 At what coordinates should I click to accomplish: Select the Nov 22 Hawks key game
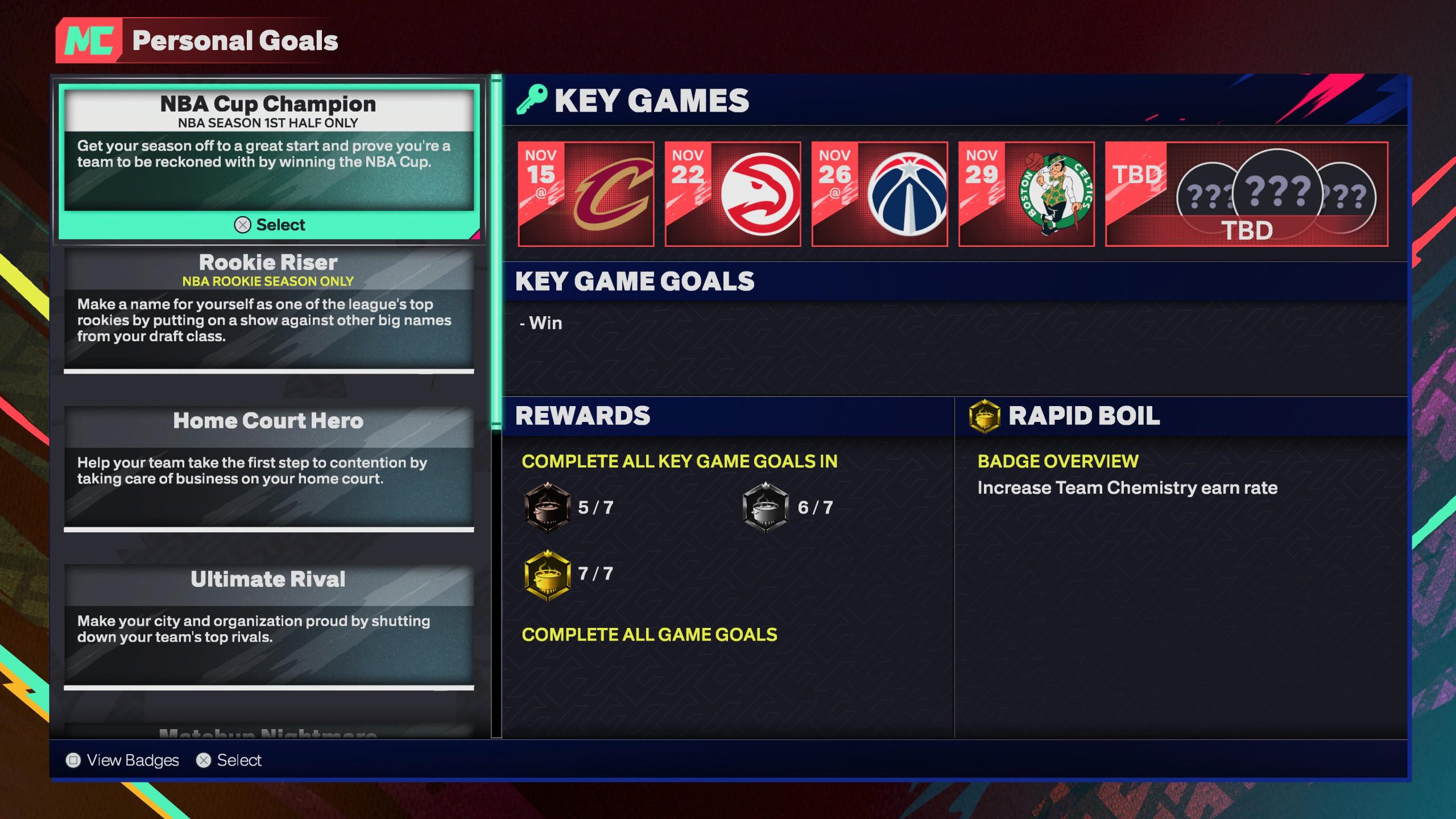[733, 194]
